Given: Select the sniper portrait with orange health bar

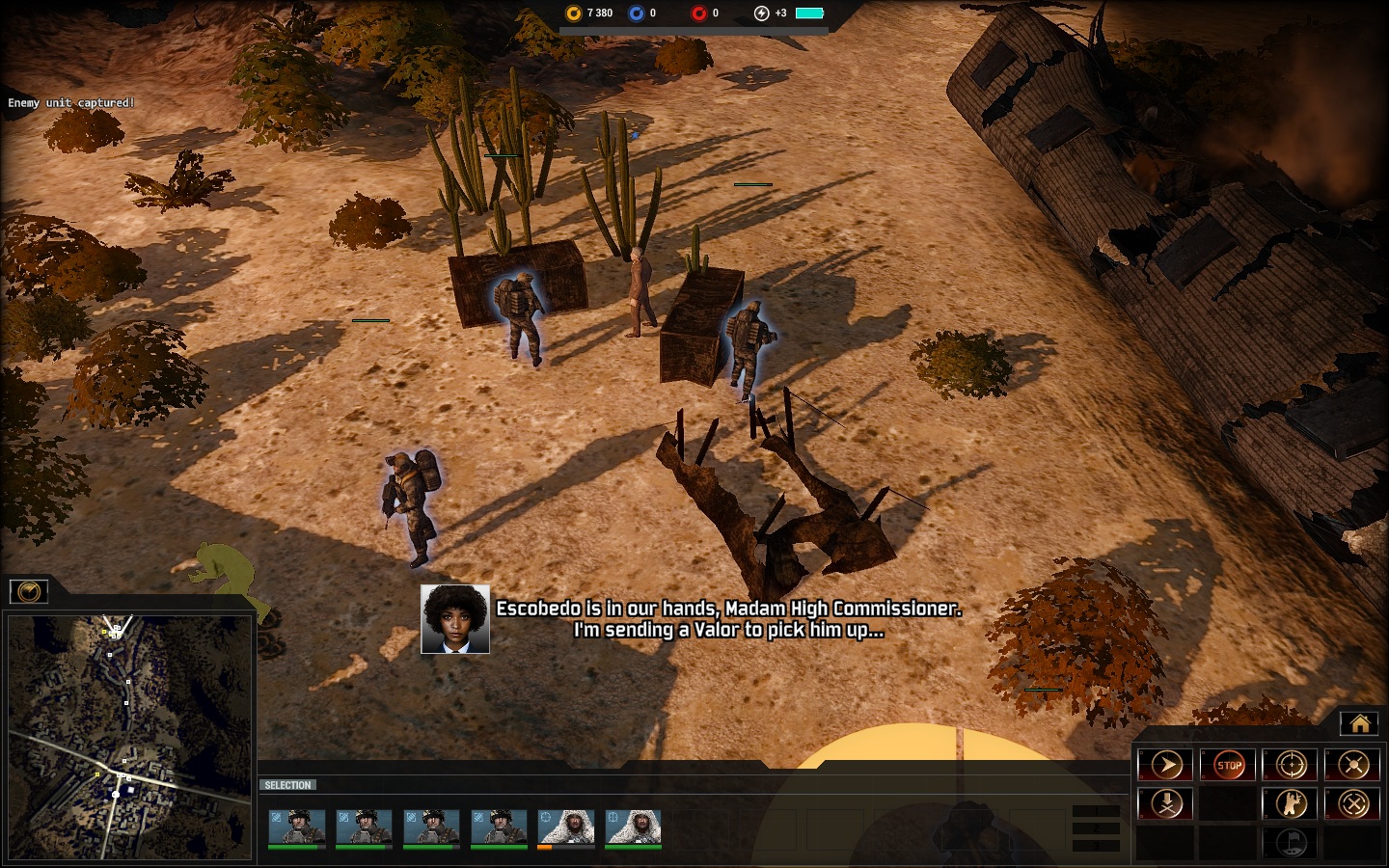Looking at the screenshot, I should point(565,828).
